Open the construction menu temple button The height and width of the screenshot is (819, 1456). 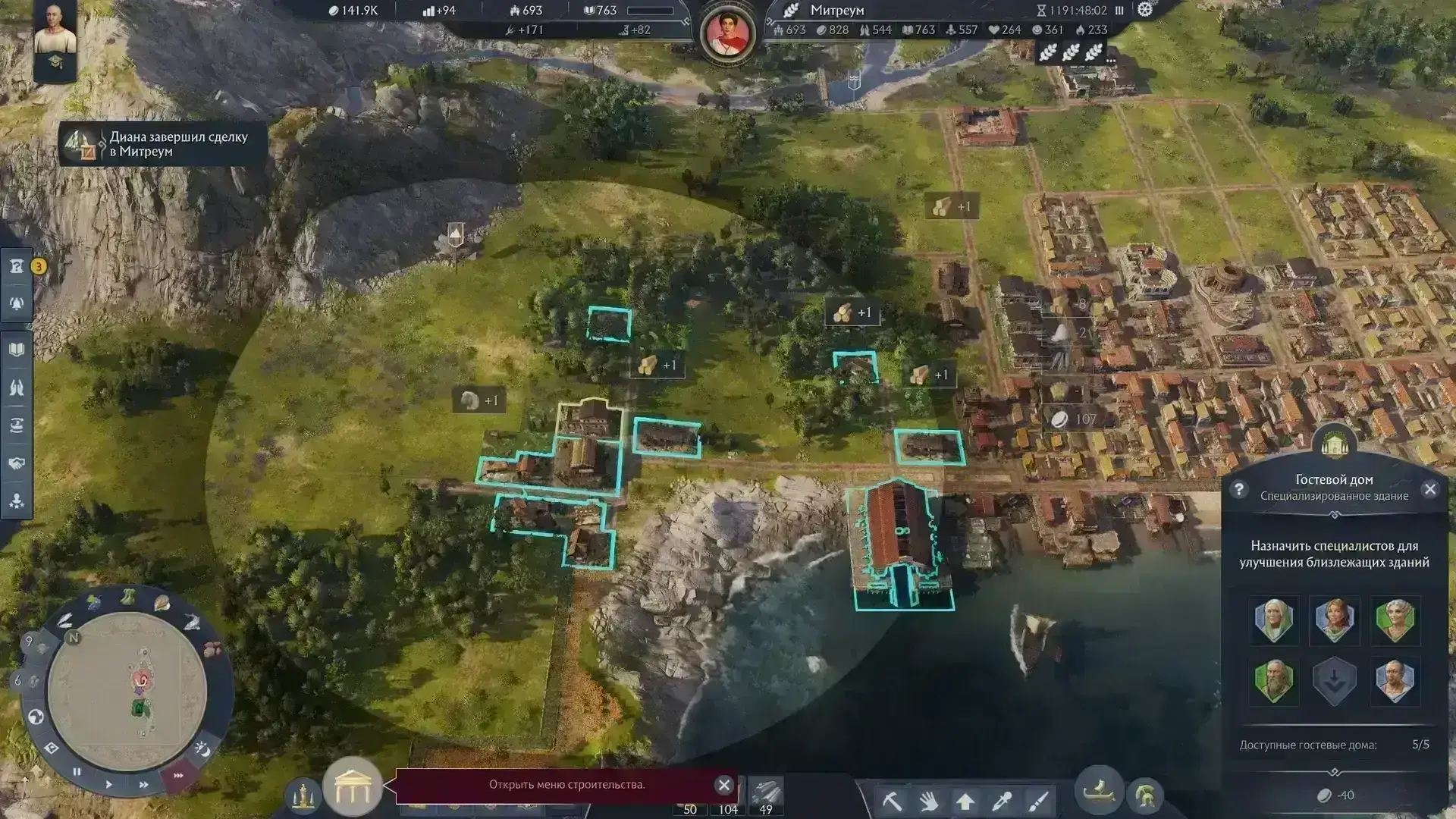click(x=352, y=786)
